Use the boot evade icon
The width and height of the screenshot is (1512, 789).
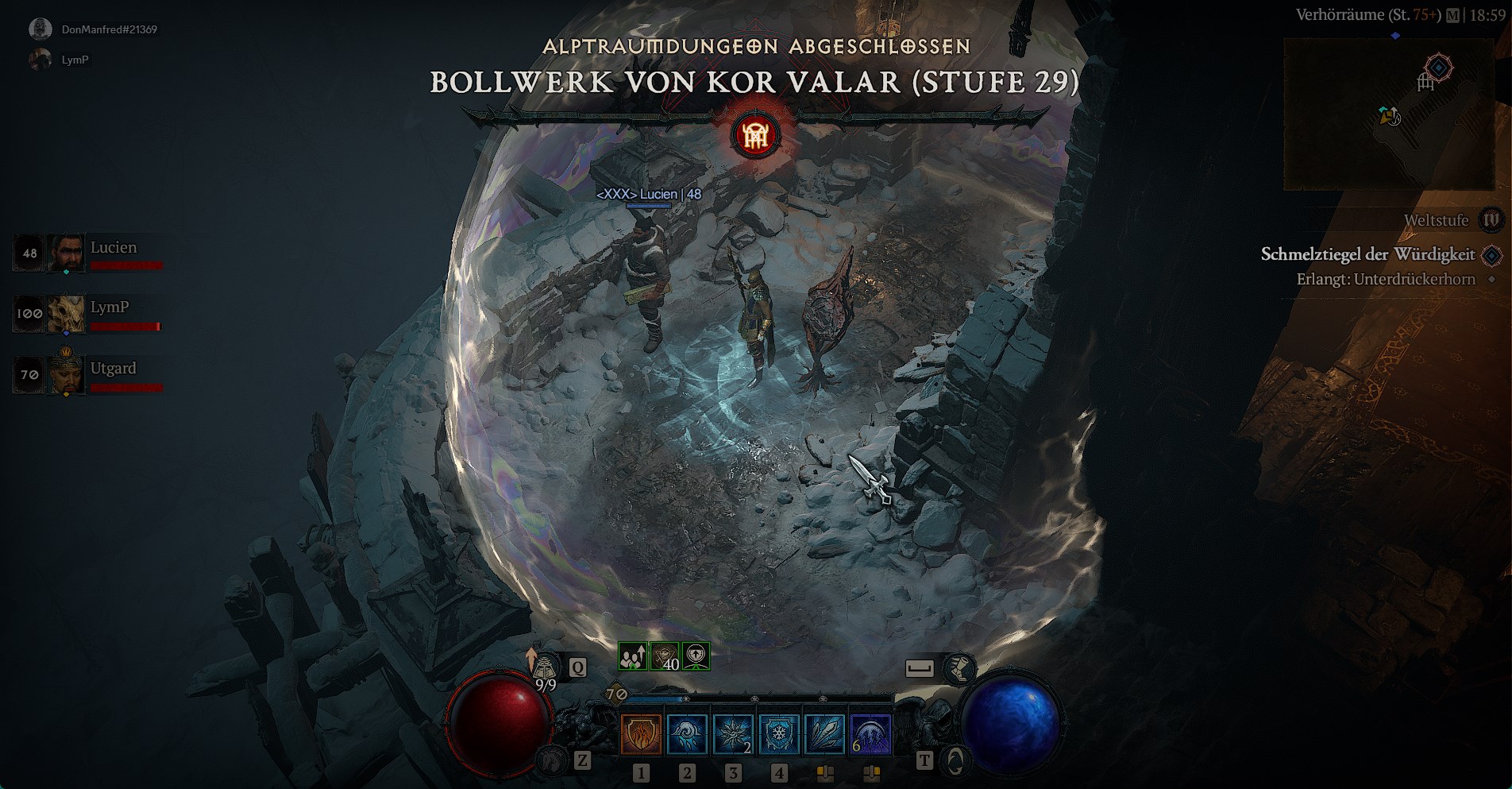(959, 668)
